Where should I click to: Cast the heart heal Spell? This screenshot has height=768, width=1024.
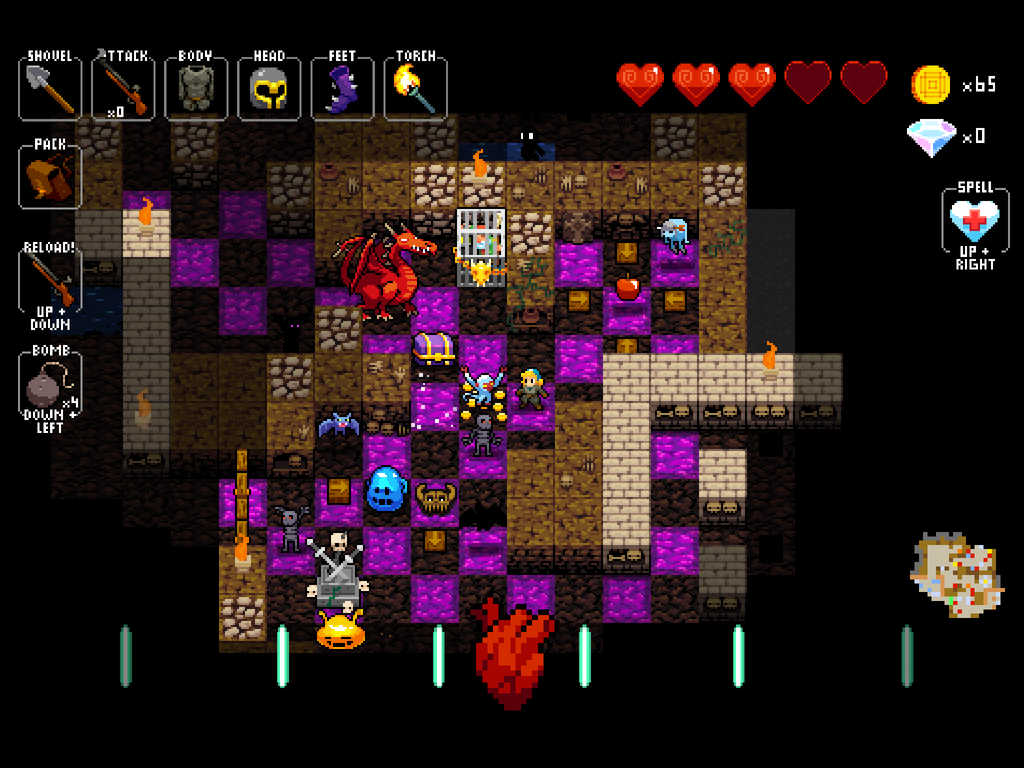coord(975,221)
